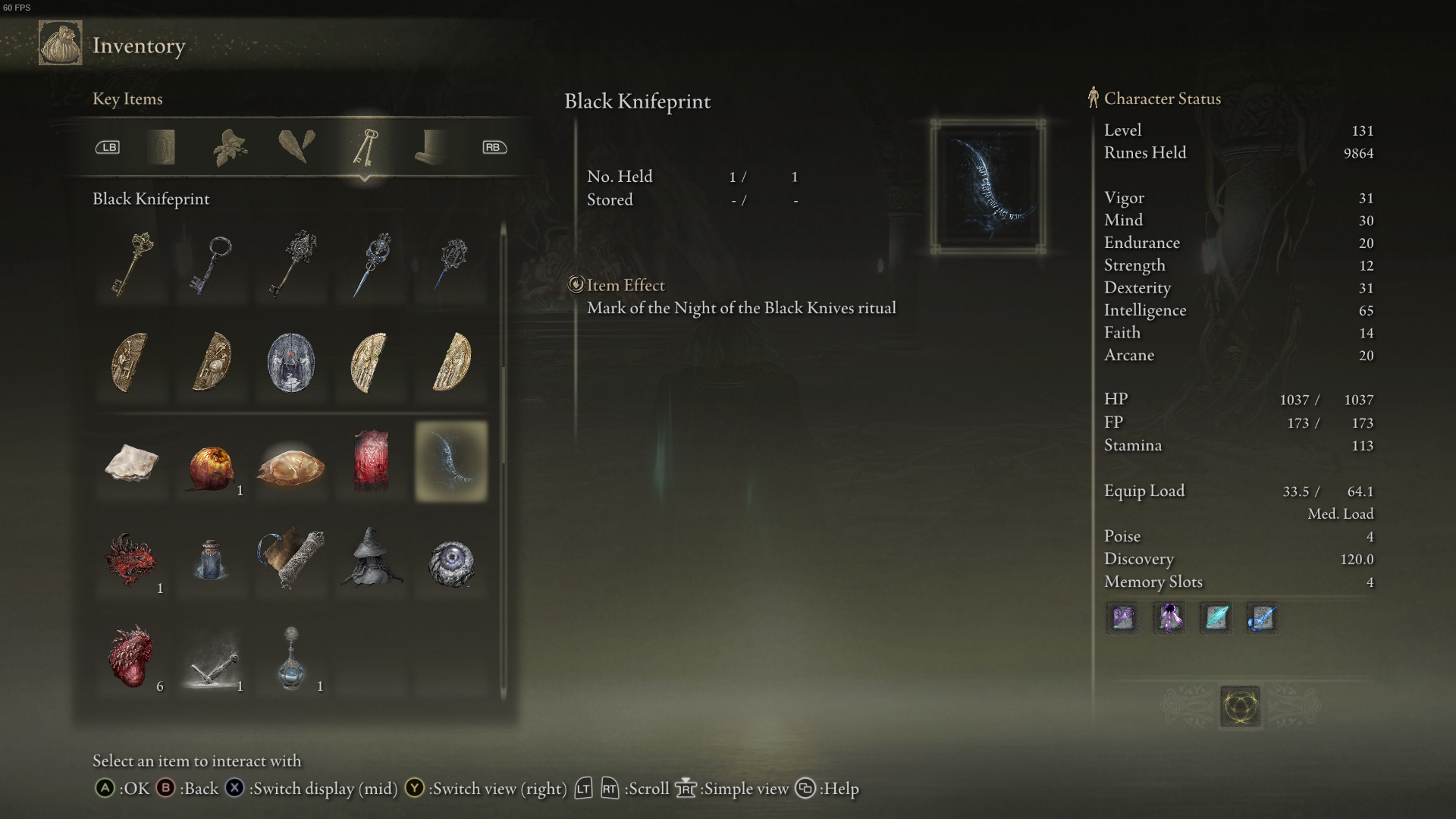This screenshot has height=819, width=1456.
Task: Select the left Dectus Medallion half icon
Action: click(132, 364)
